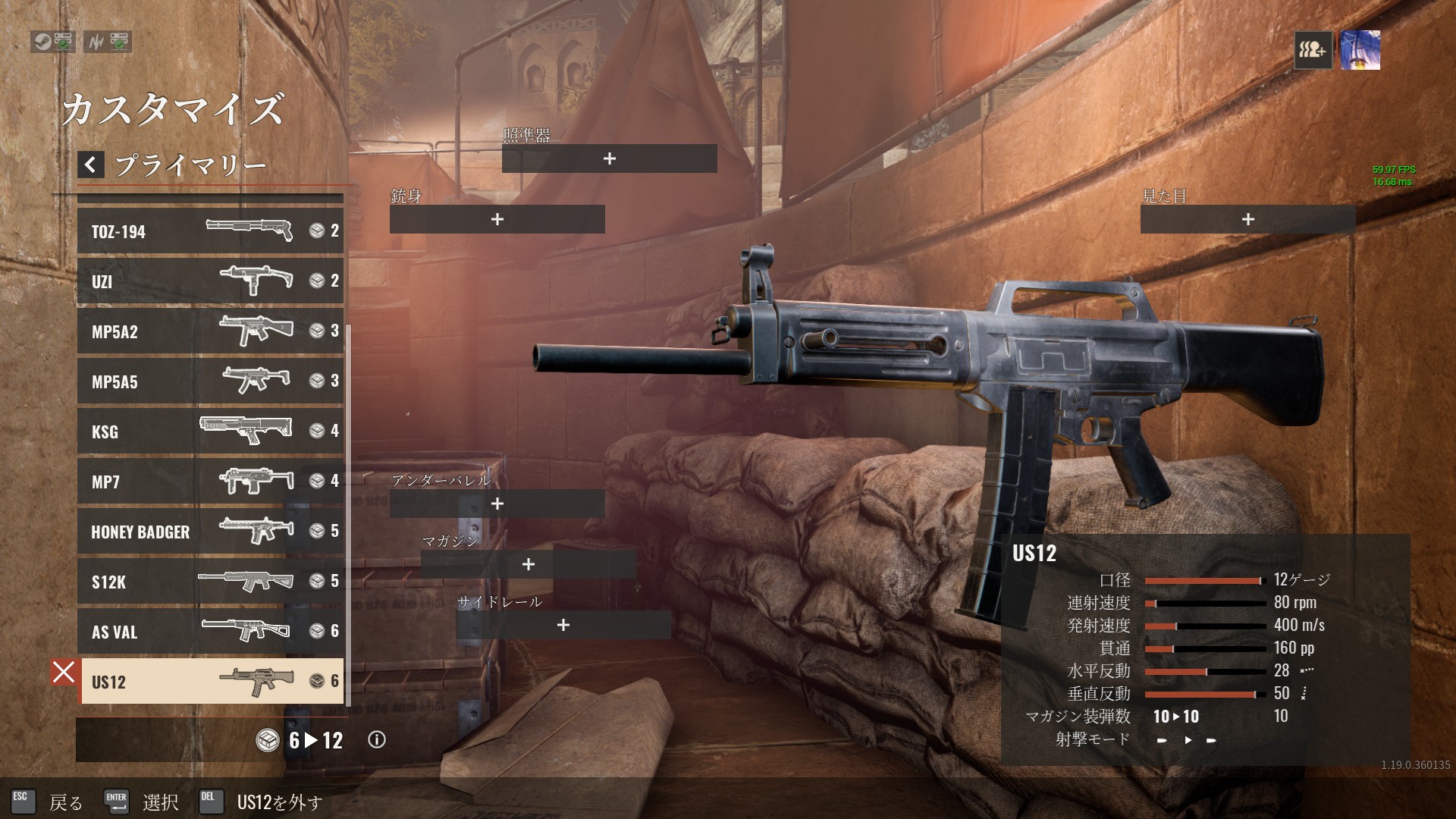1456x819 pixels.
Task: Add an アンダーバレル attachment
Action: tap(497, 504)
